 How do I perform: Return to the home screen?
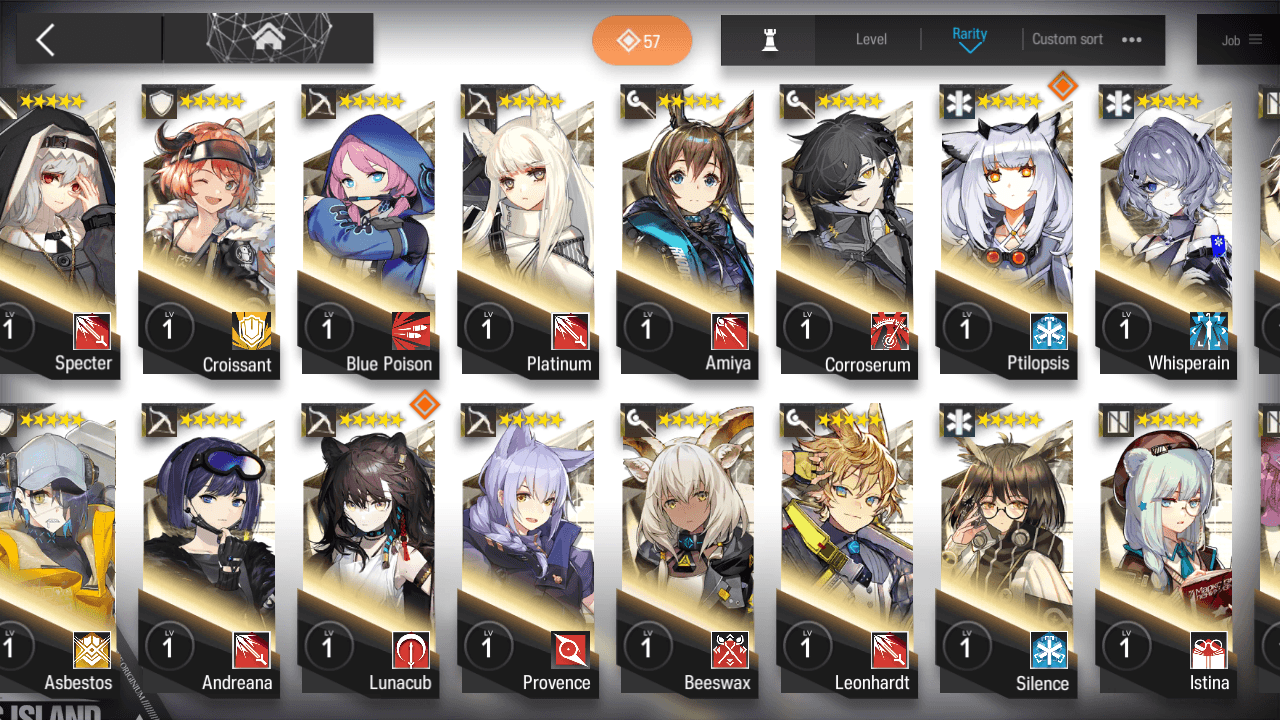(267, 39)
